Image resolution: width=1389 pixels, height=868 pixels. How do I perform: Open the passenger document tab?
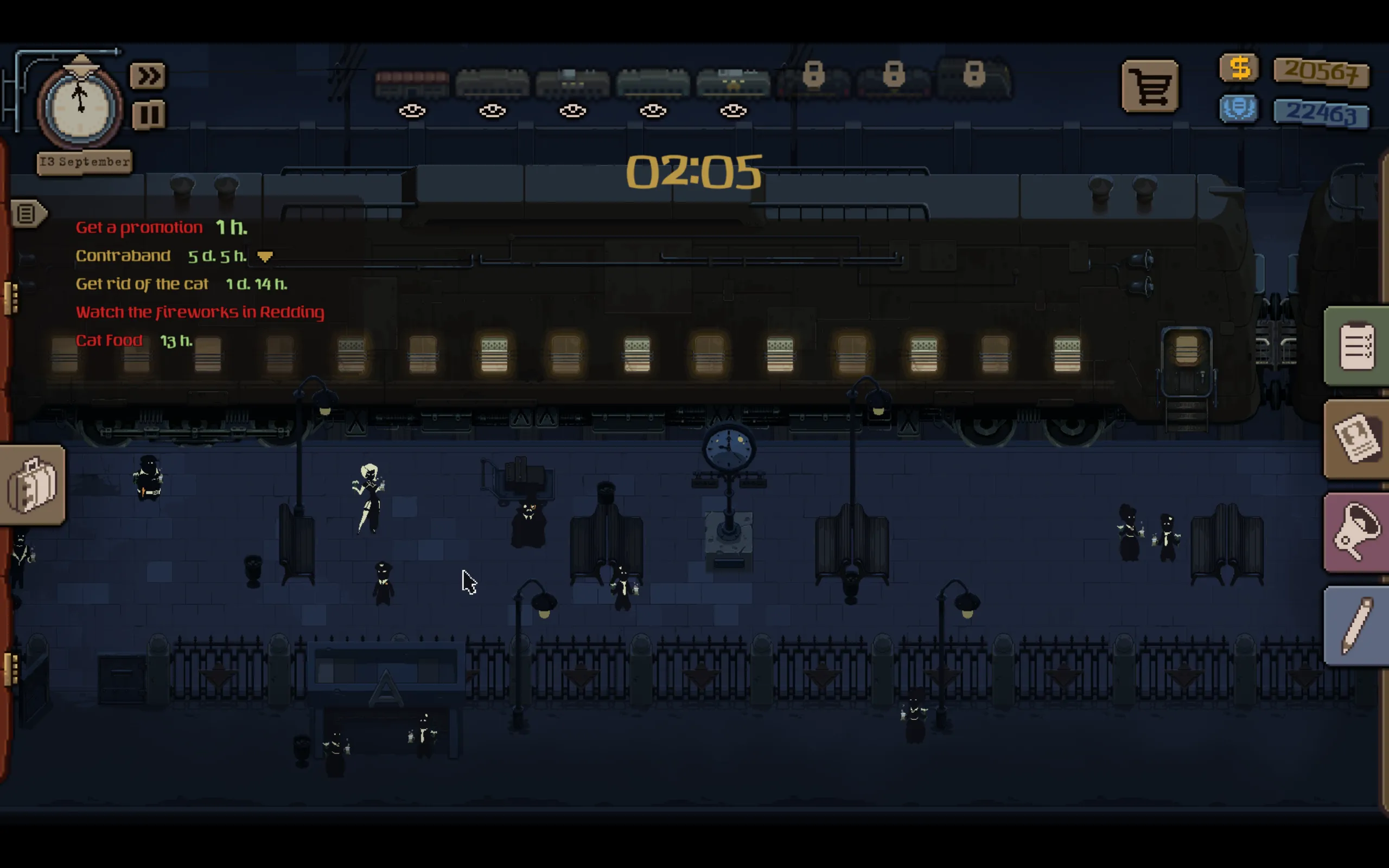(1356, 440)
